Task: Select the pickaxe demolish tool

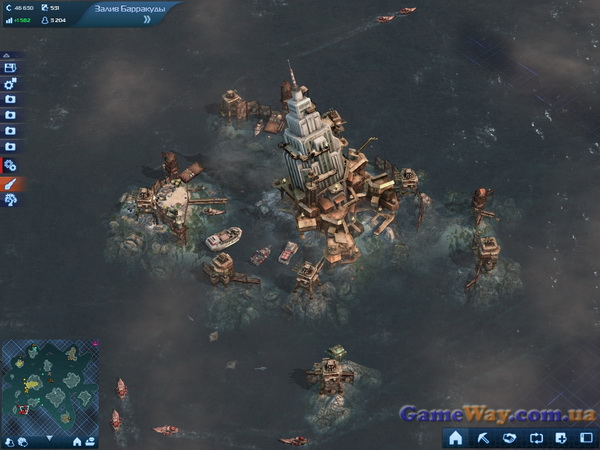Action: click(483, 437)
